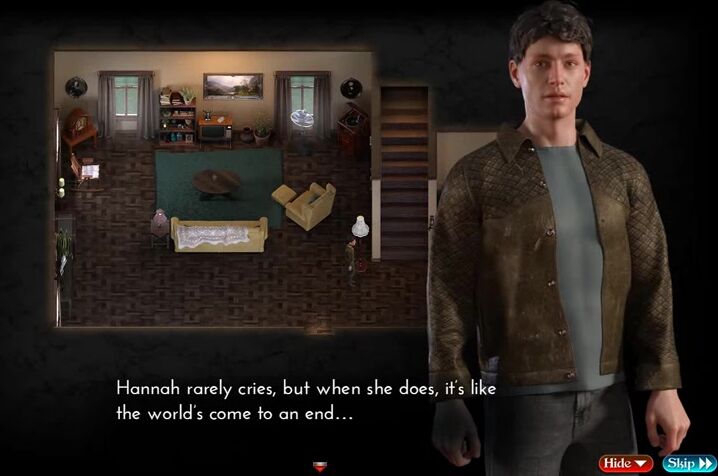Skip the dialogue scene

[x=686, y=463]
